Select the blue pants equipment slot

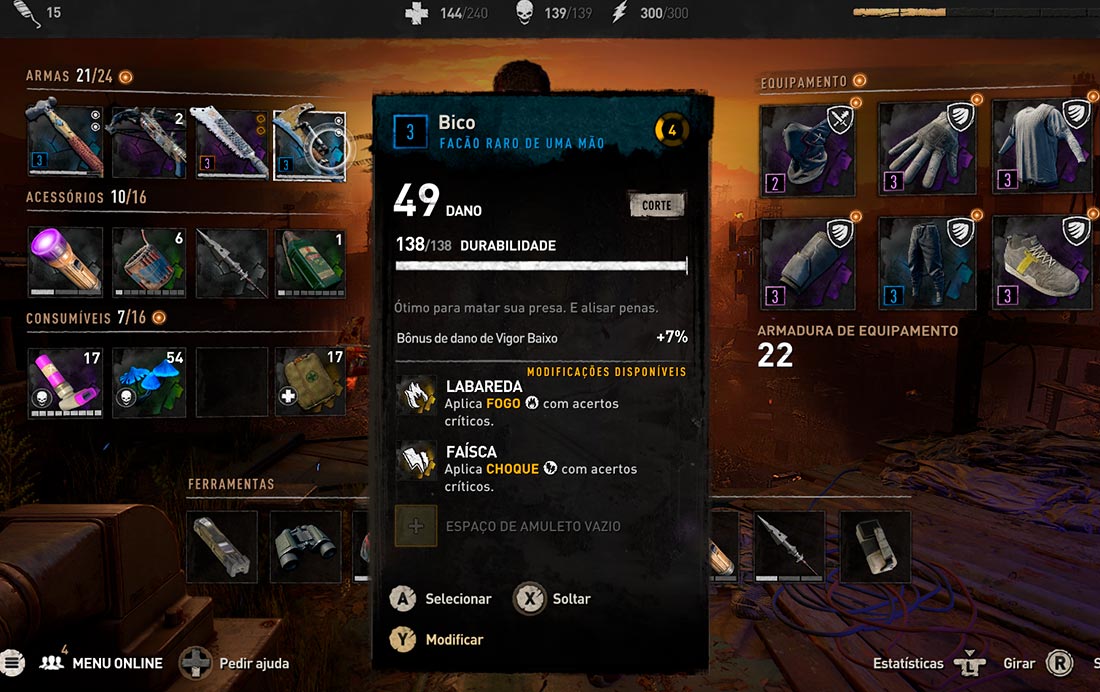tap(926, 262)
